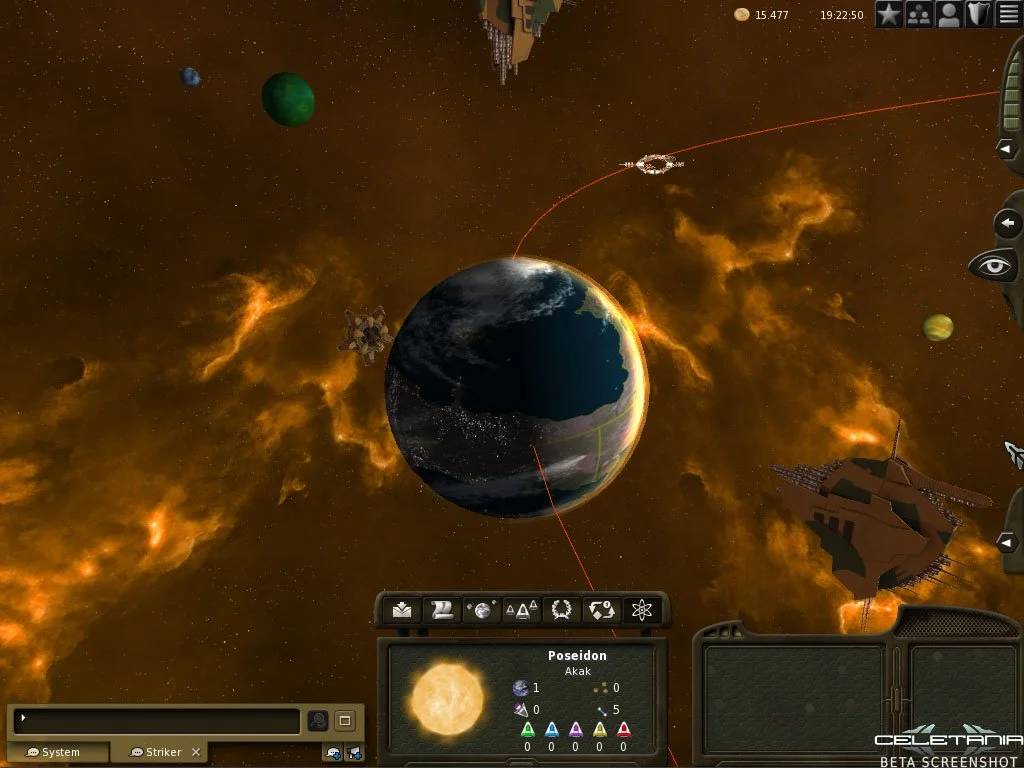Screen dimensions: 1024x768
Task: Open the atom research toolbar button
Action: (x=642, y=610)
